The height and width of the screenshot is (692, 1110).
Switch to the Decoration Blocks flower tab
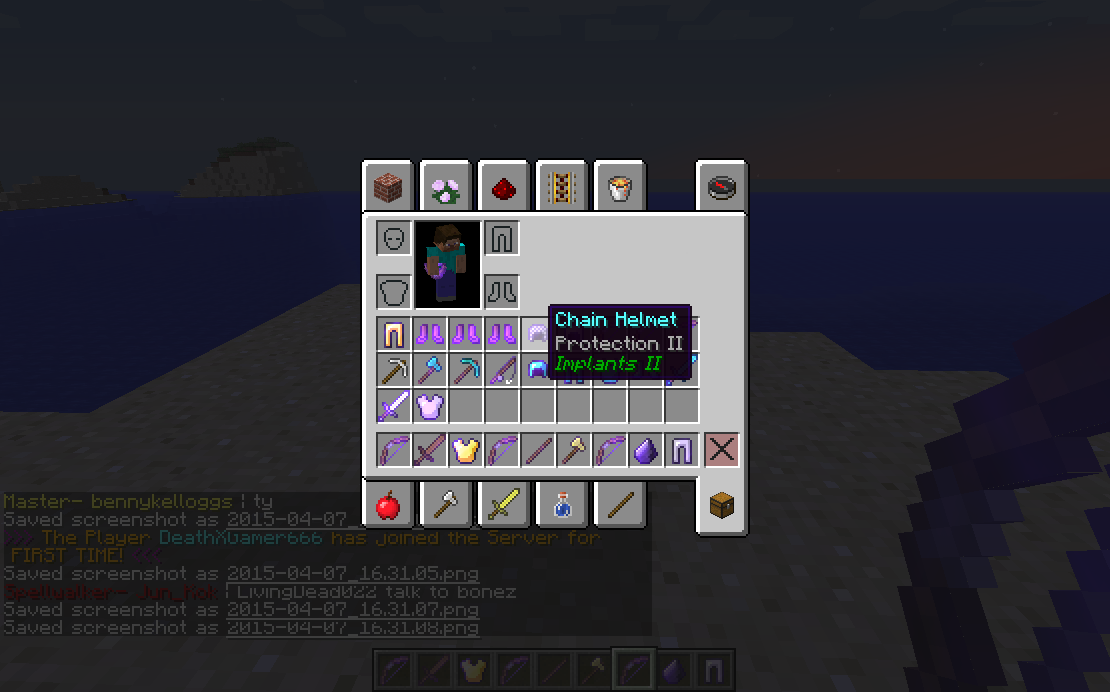tap(445, 186)
